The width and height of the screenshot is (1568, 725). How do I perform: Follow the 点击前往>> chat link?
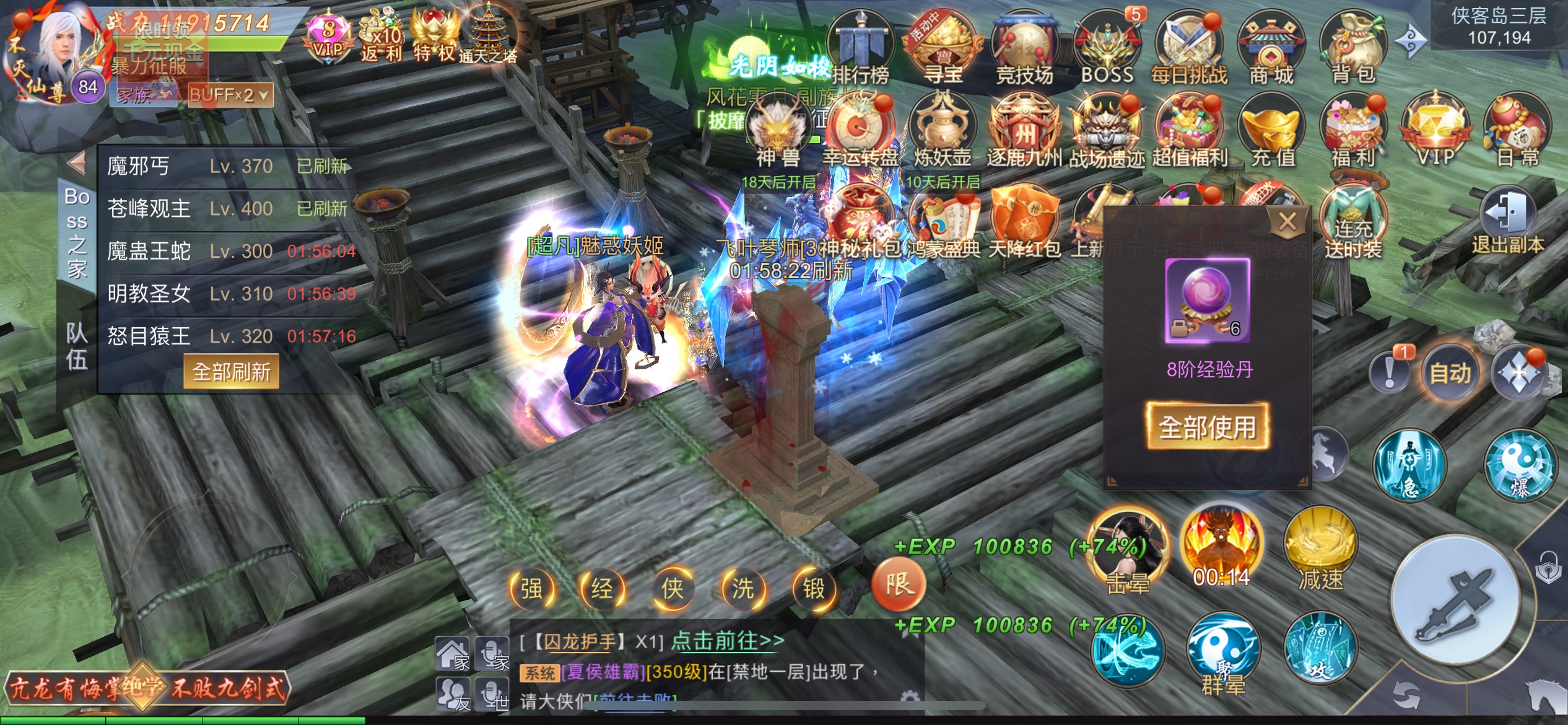[x=728, y=640]
